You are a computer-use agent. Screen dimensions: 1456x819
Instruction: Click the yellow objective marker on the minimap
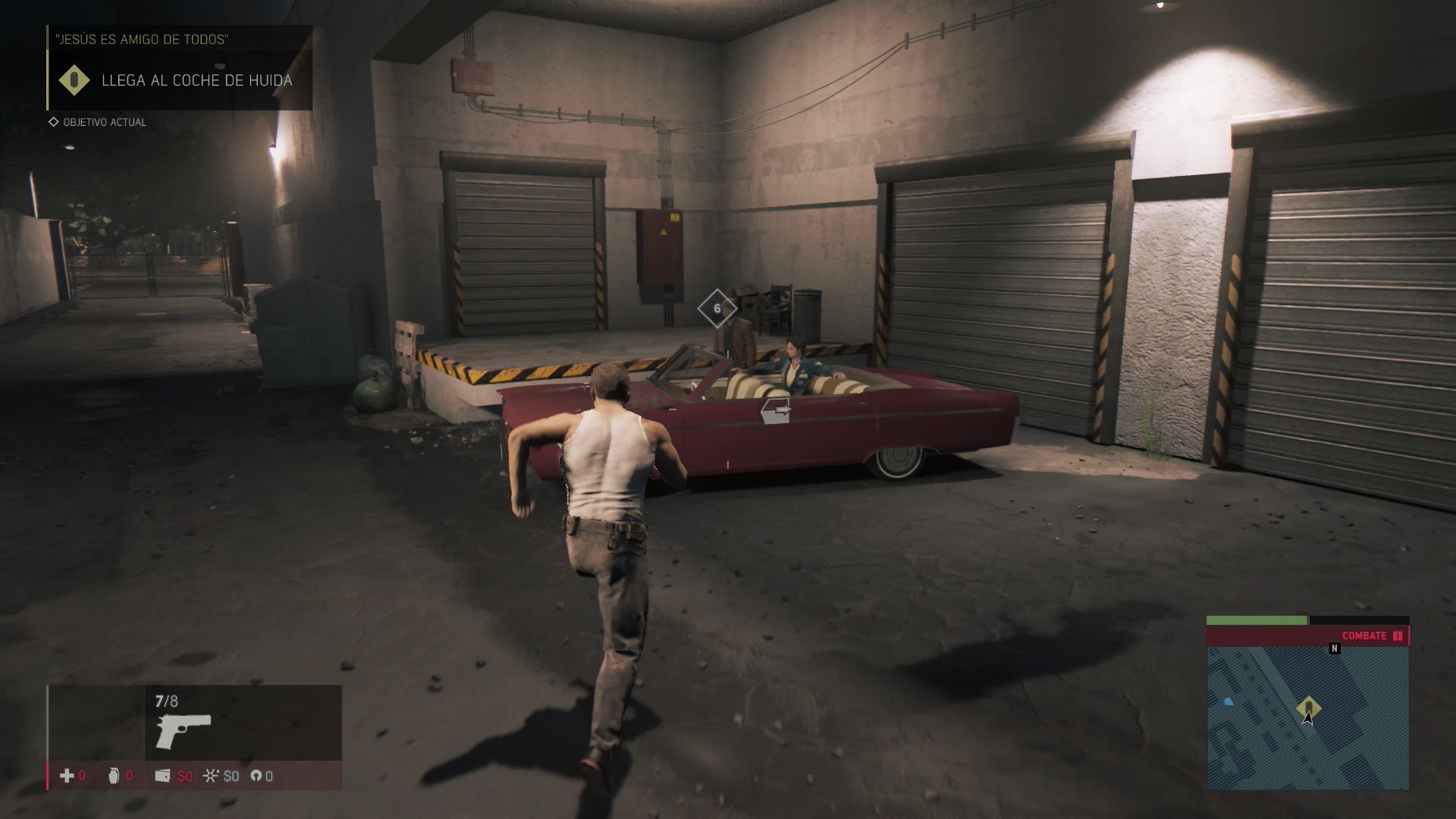point(1308,708)
